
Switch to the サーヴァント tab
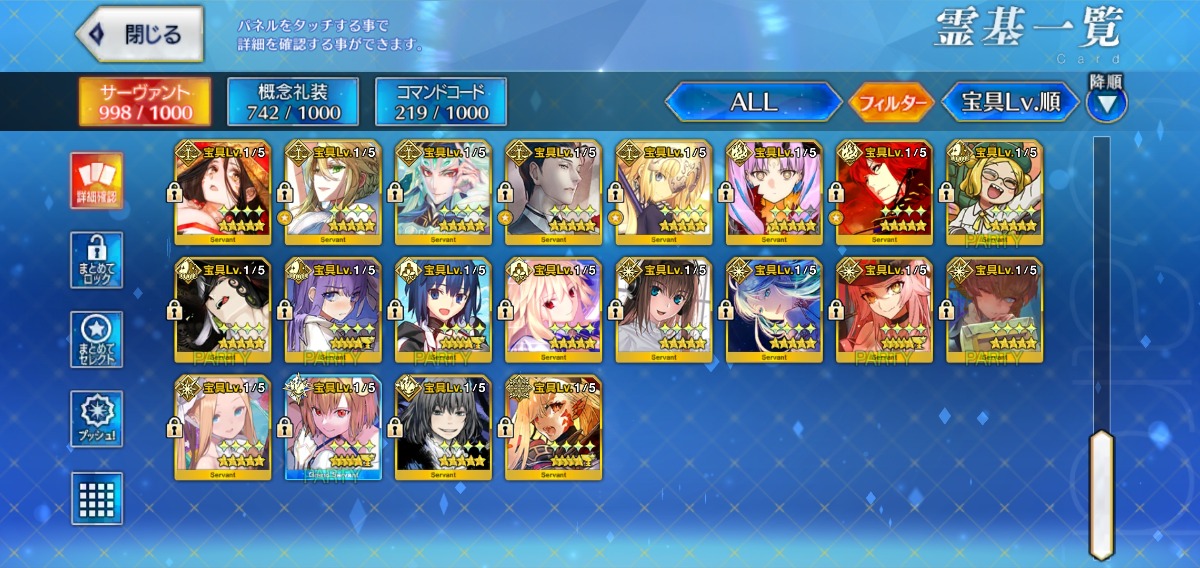click(145, 101)
